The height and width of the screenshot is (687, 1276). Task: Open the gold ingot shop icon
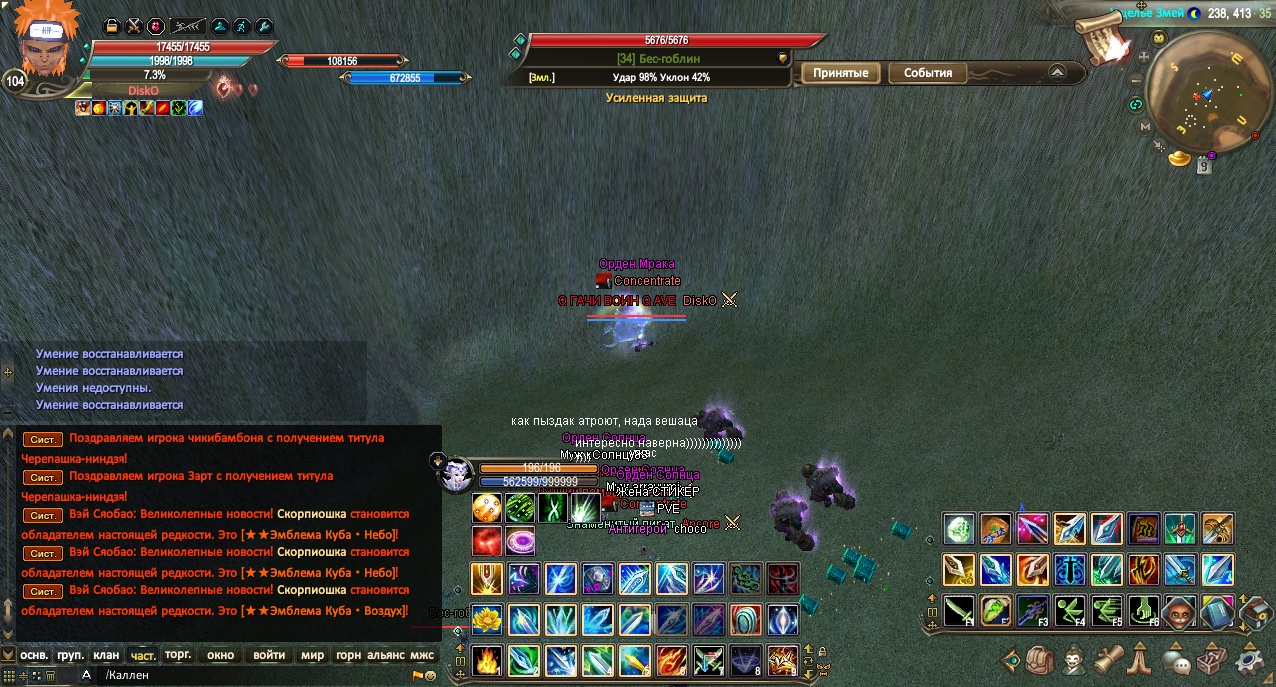pos(1182,158)
